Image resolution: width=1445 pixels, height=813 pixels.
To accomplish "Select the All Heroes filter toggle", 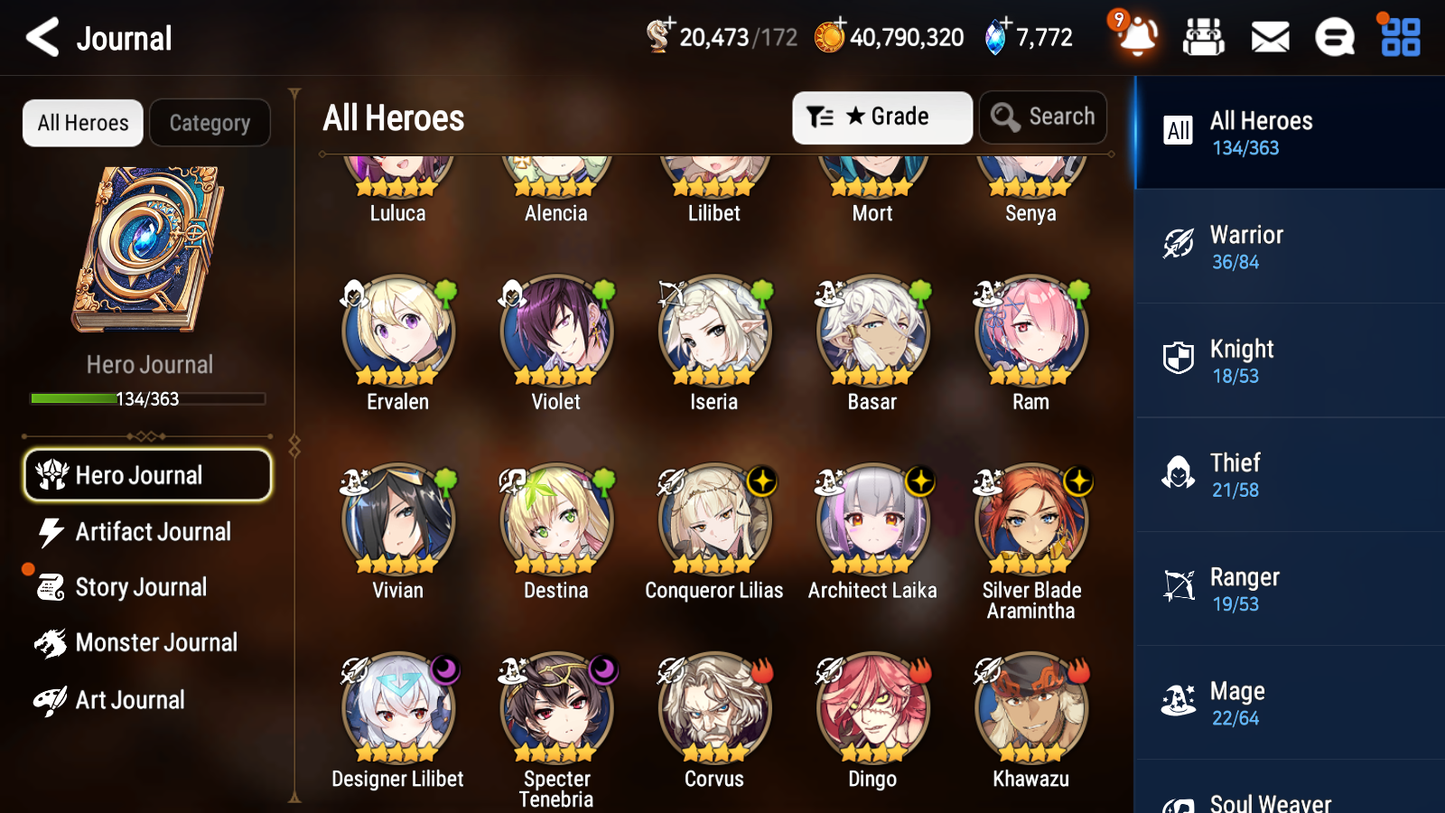I will pos(82,122).
